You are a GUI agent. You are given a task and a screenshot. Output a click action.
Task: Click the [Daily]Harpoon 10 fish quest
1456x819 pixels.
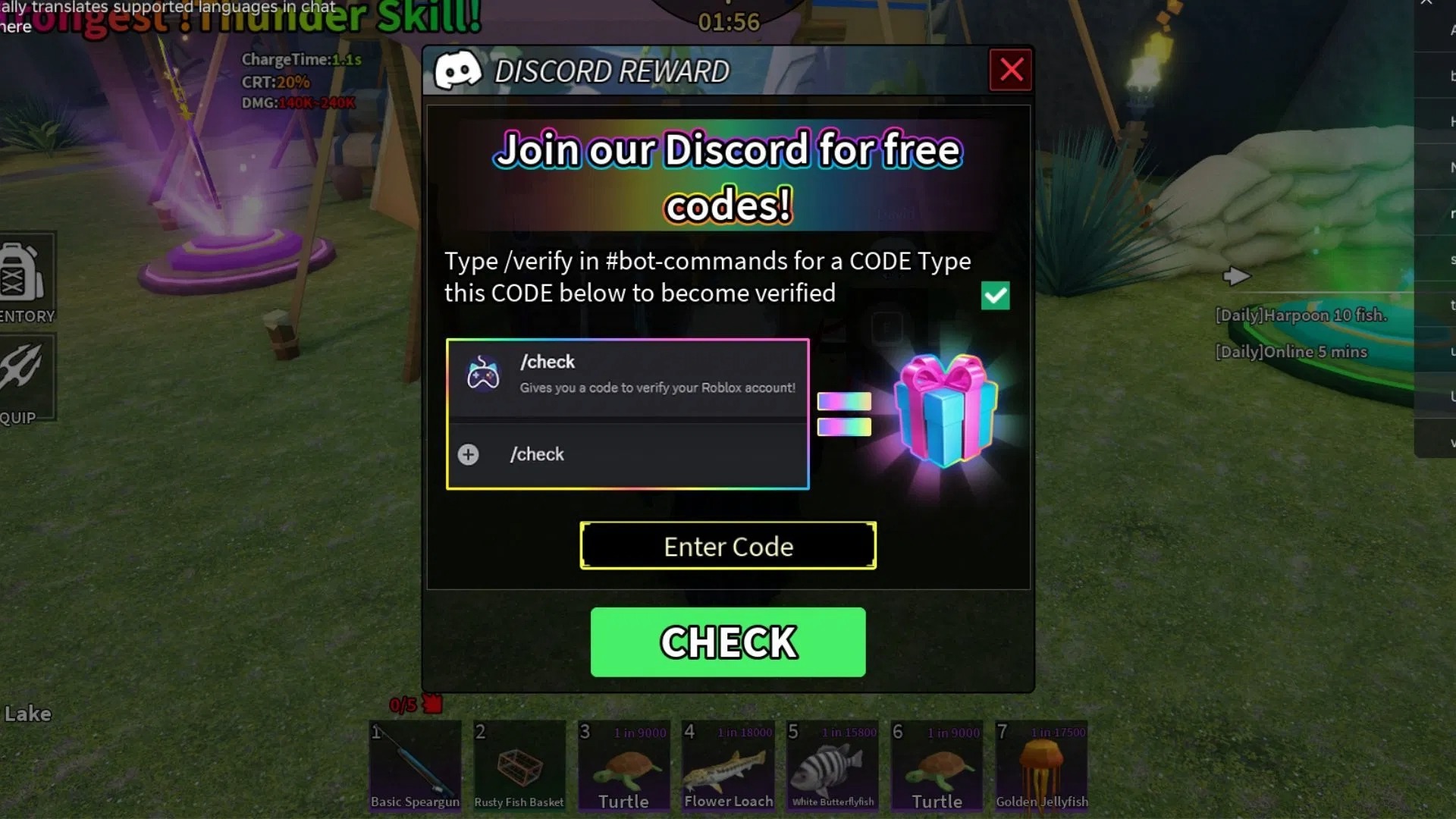(x=1300, y=315)
